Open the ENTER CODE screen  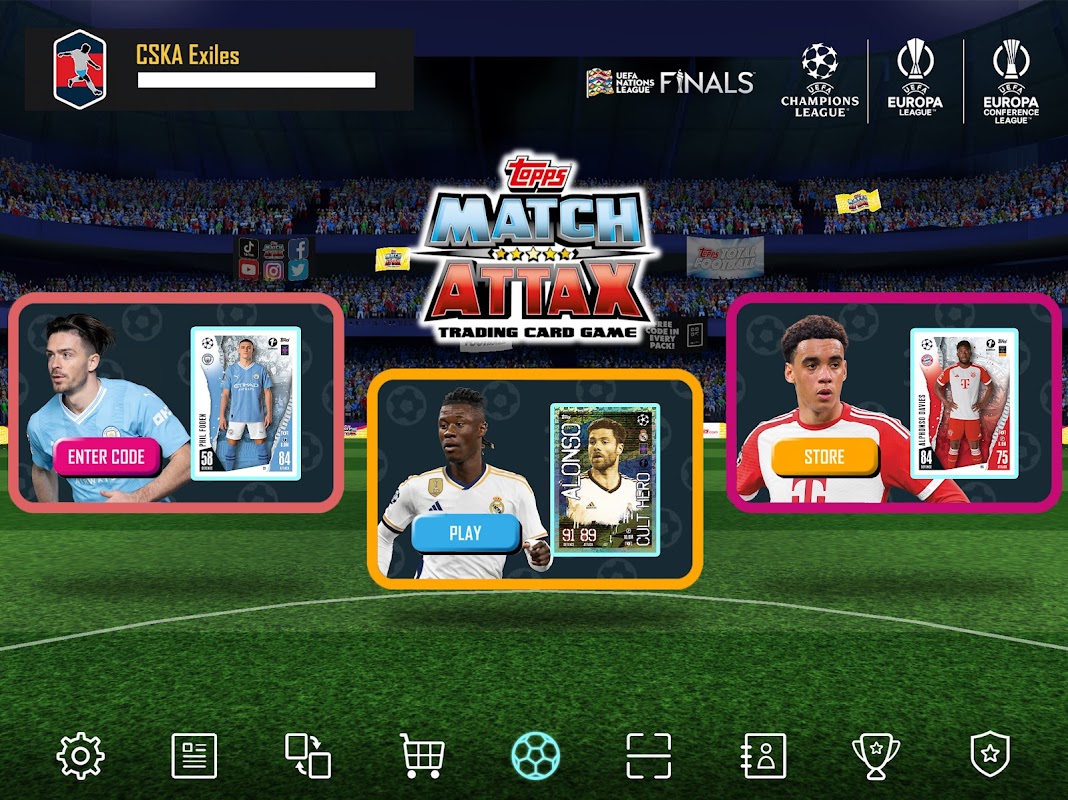106,457
